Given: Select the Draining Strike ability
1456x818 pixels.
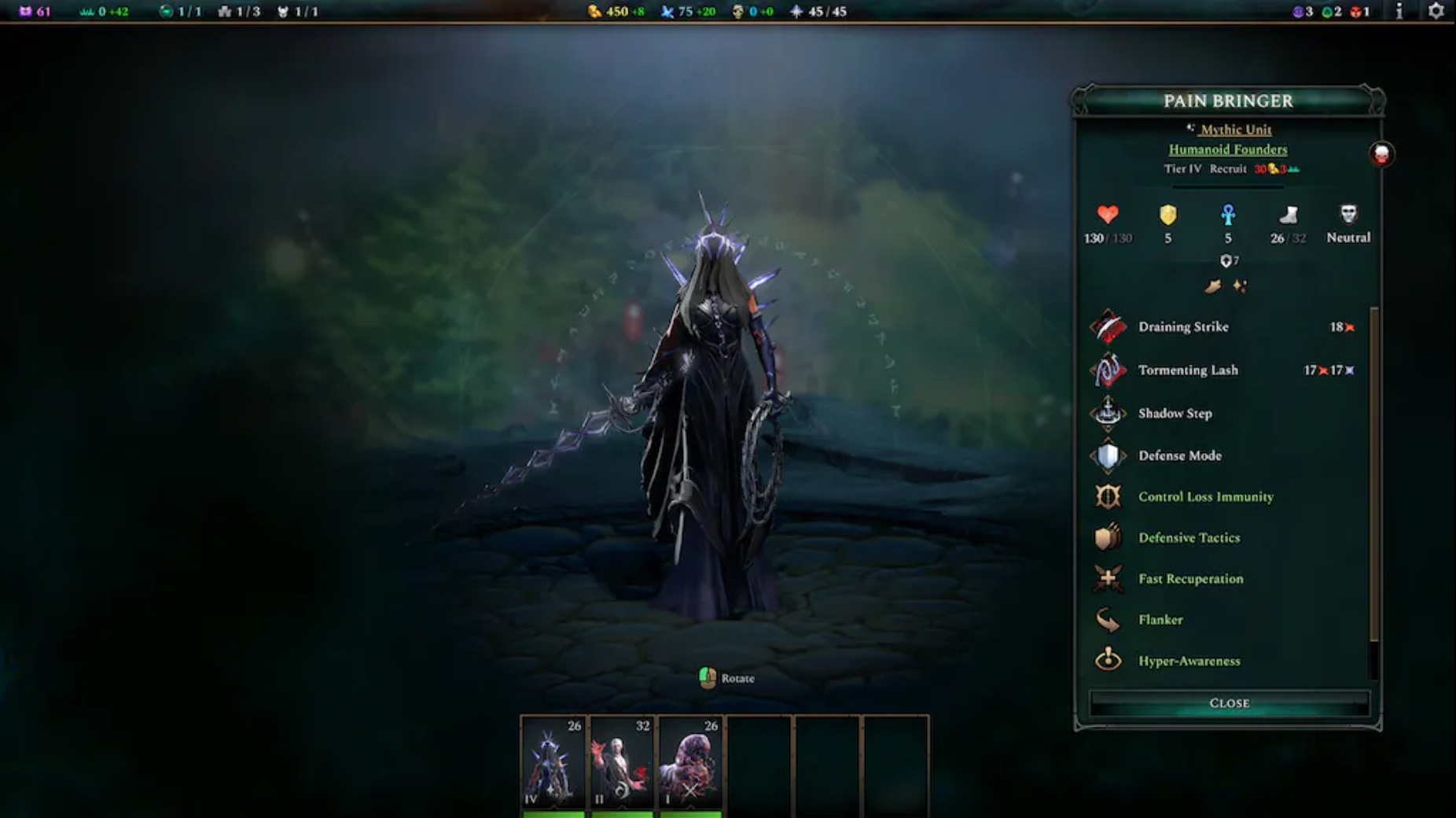Looking at the screenshot, I should tap(1182, 327).
